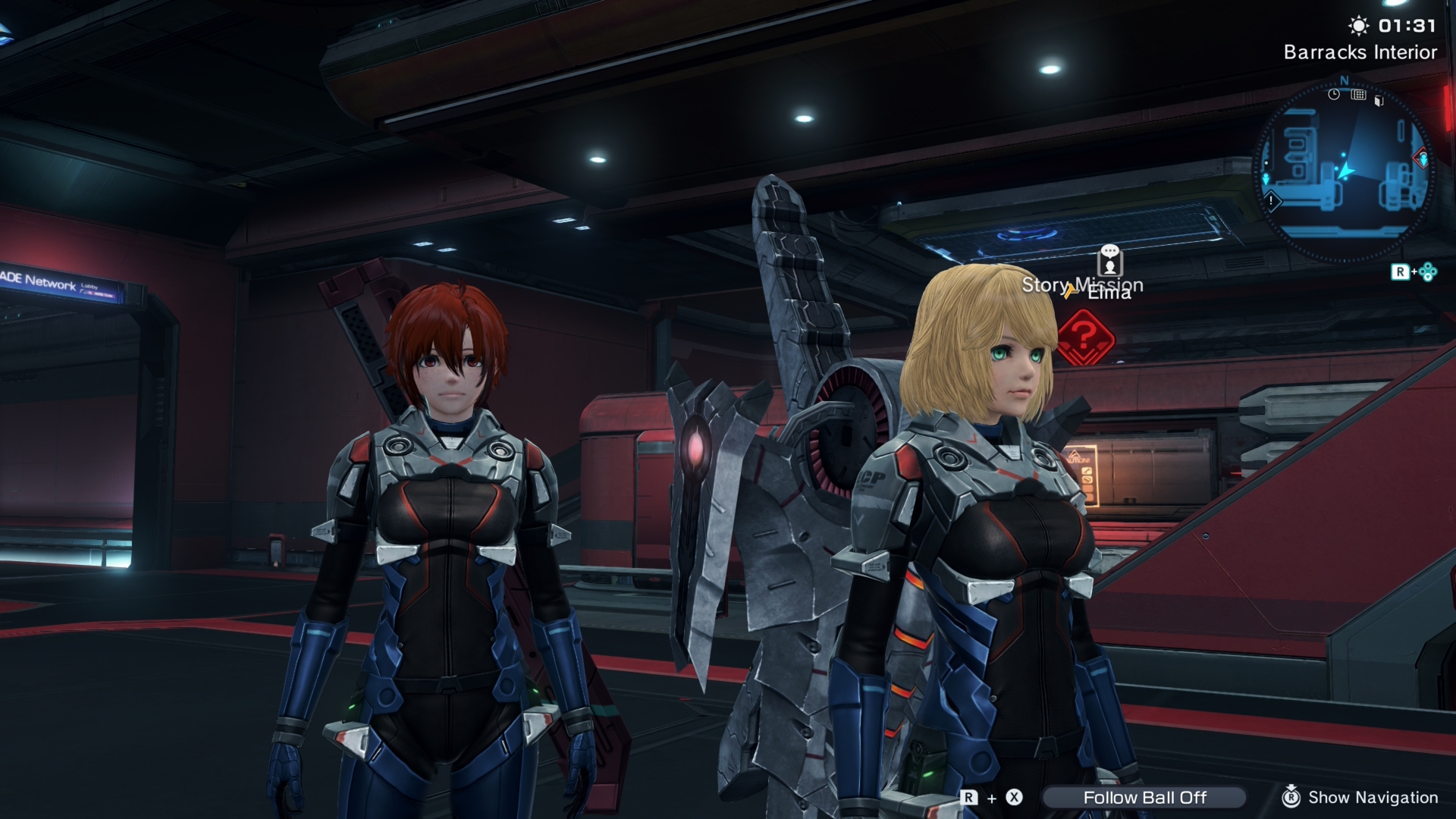Toggle the Follow Ball Off button

point(1144,797)
